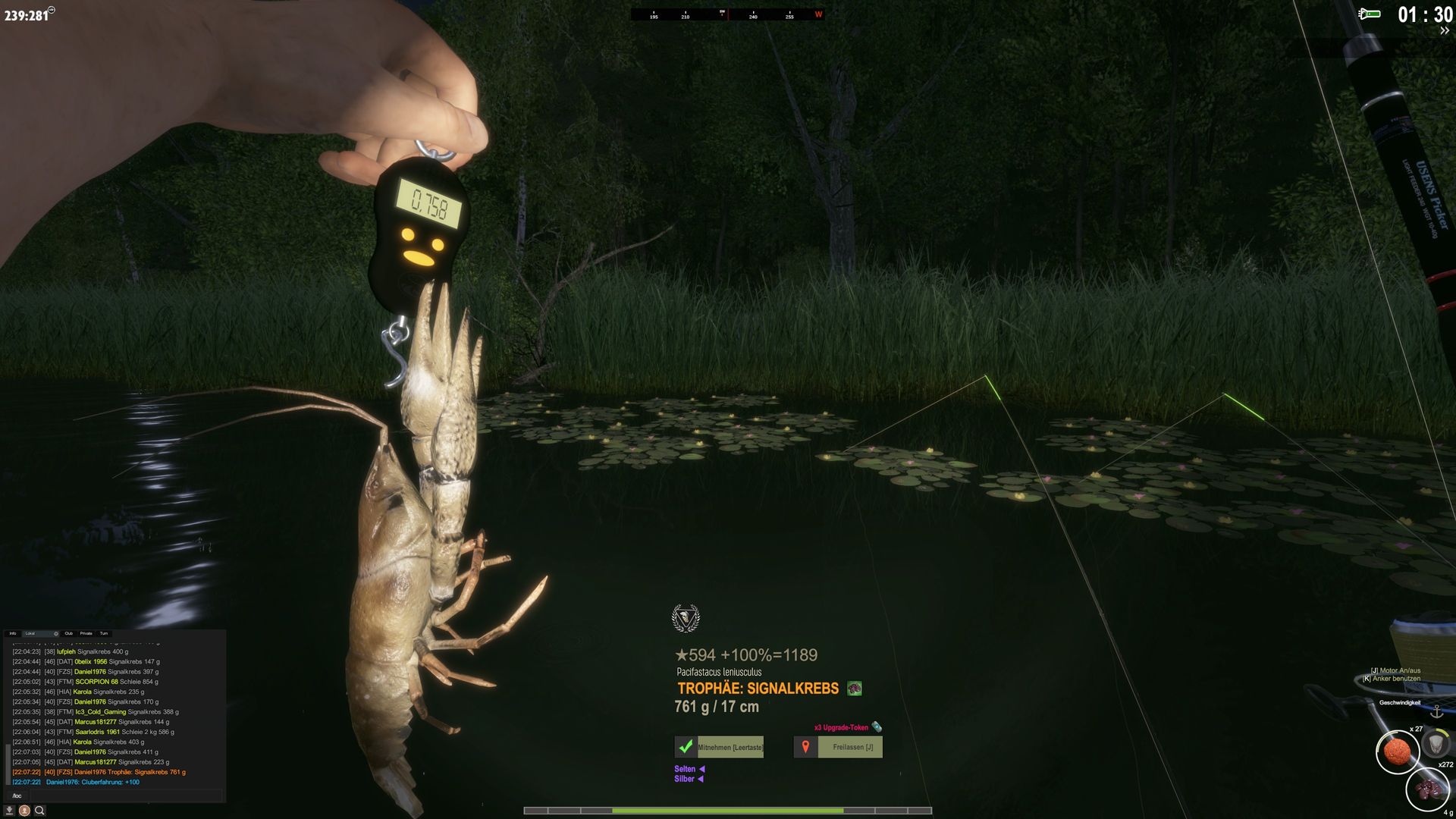
Task: Open Lokal chat tab settings gear
Action: [56, 633]
